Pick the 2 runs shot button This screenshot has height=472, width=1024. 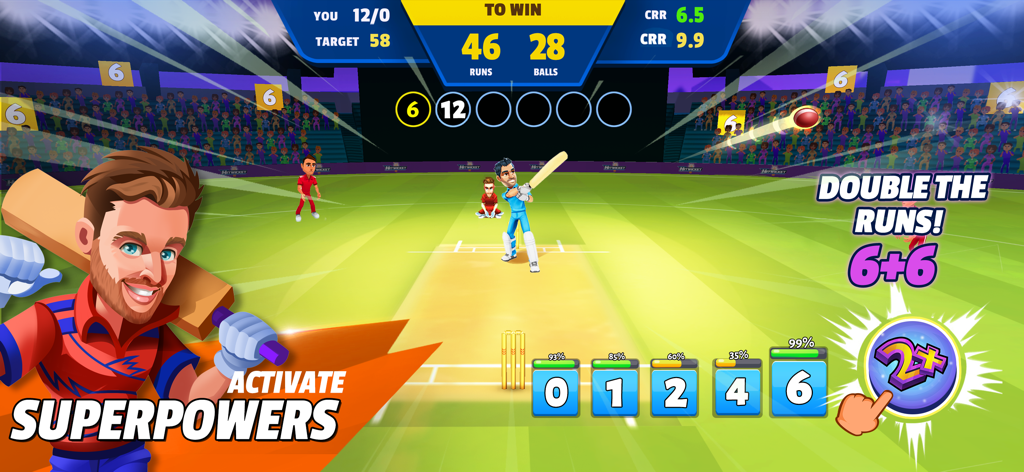coord(675,392)
